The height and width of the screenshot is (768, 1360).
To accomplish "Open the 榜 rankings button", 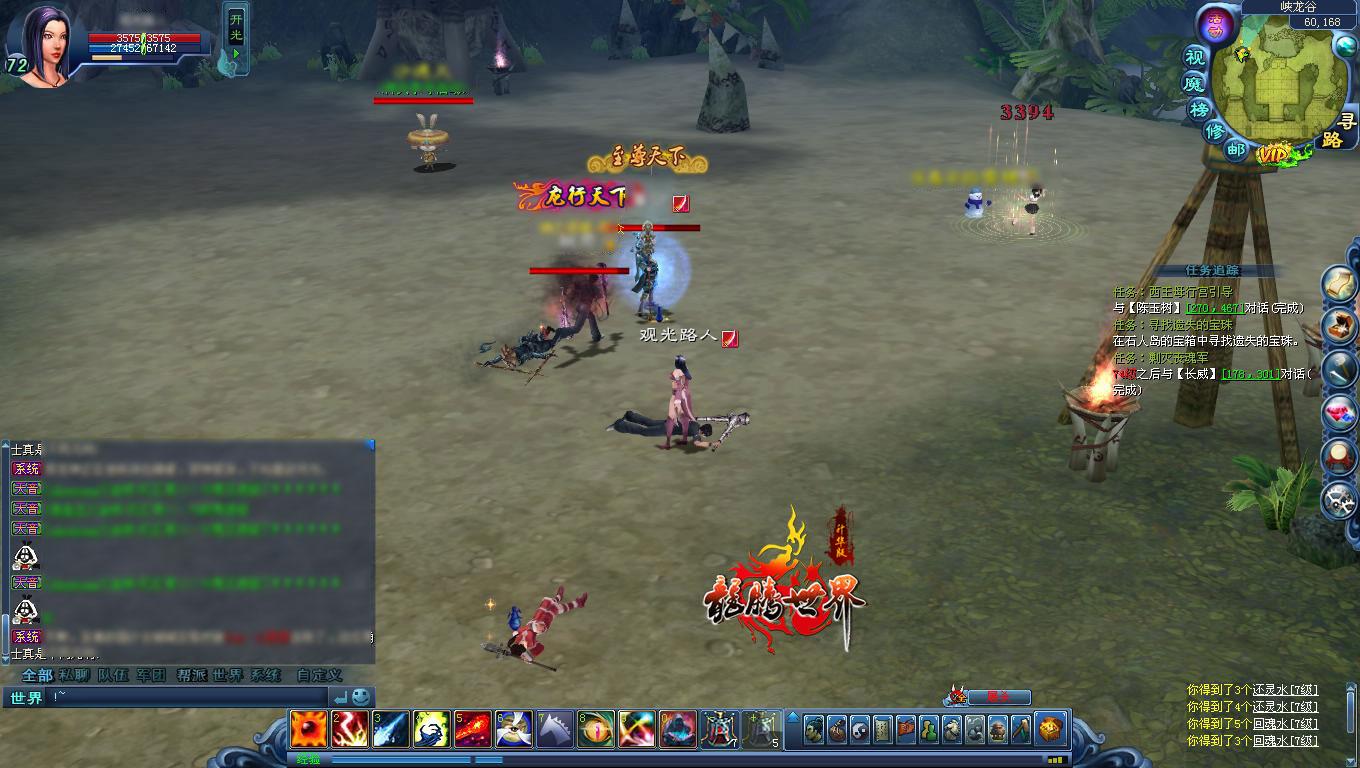I will tap(1199, 109).
